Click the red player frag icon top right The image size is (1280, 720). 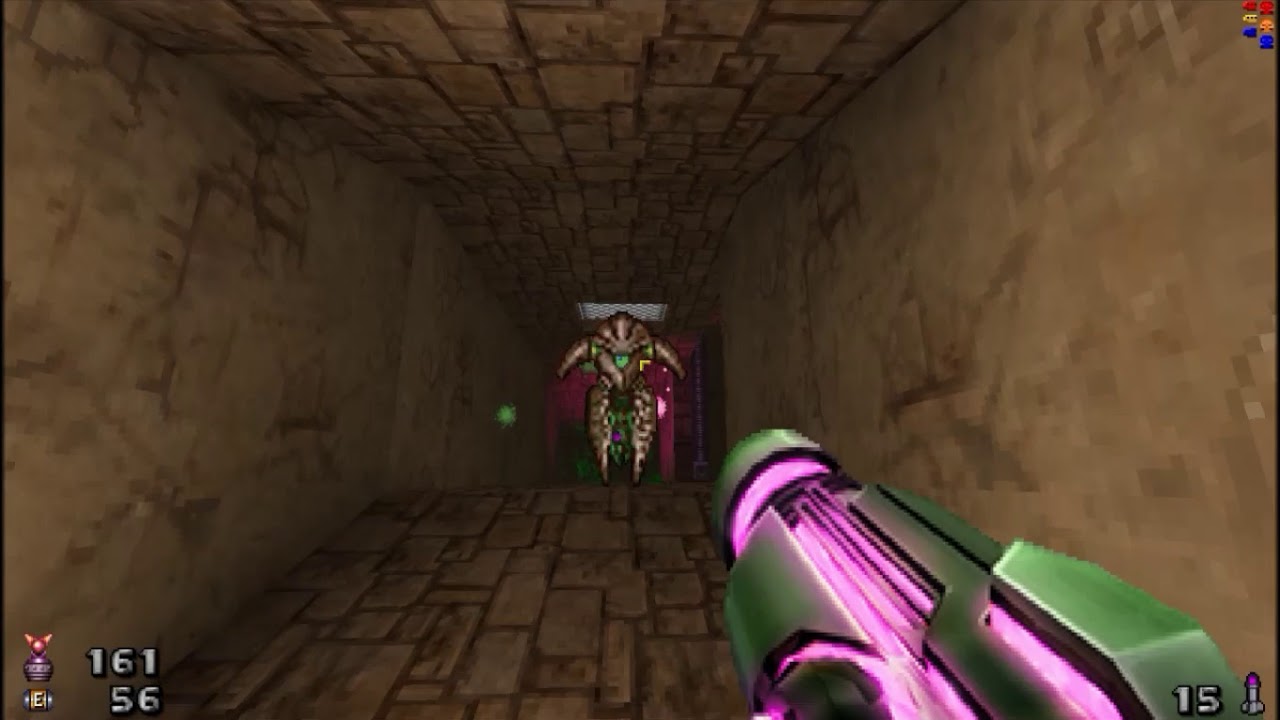coord(1266,8)
